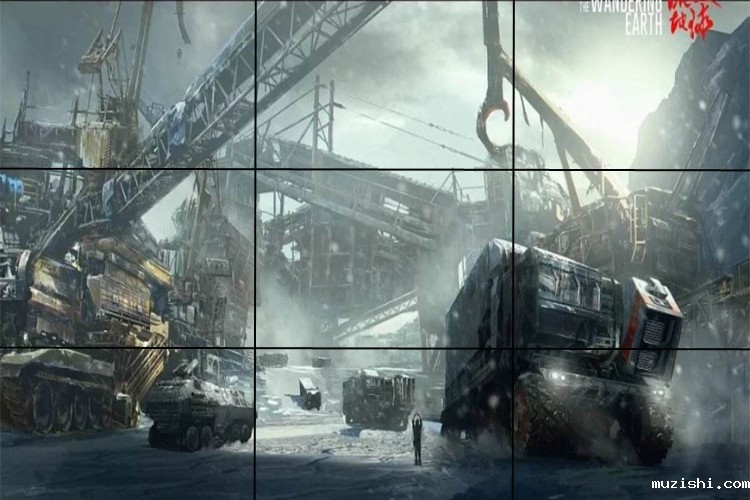Choose the tile with the two armored tanks
The width and height of the screenshot is (750, 500).
click(127, 424)
